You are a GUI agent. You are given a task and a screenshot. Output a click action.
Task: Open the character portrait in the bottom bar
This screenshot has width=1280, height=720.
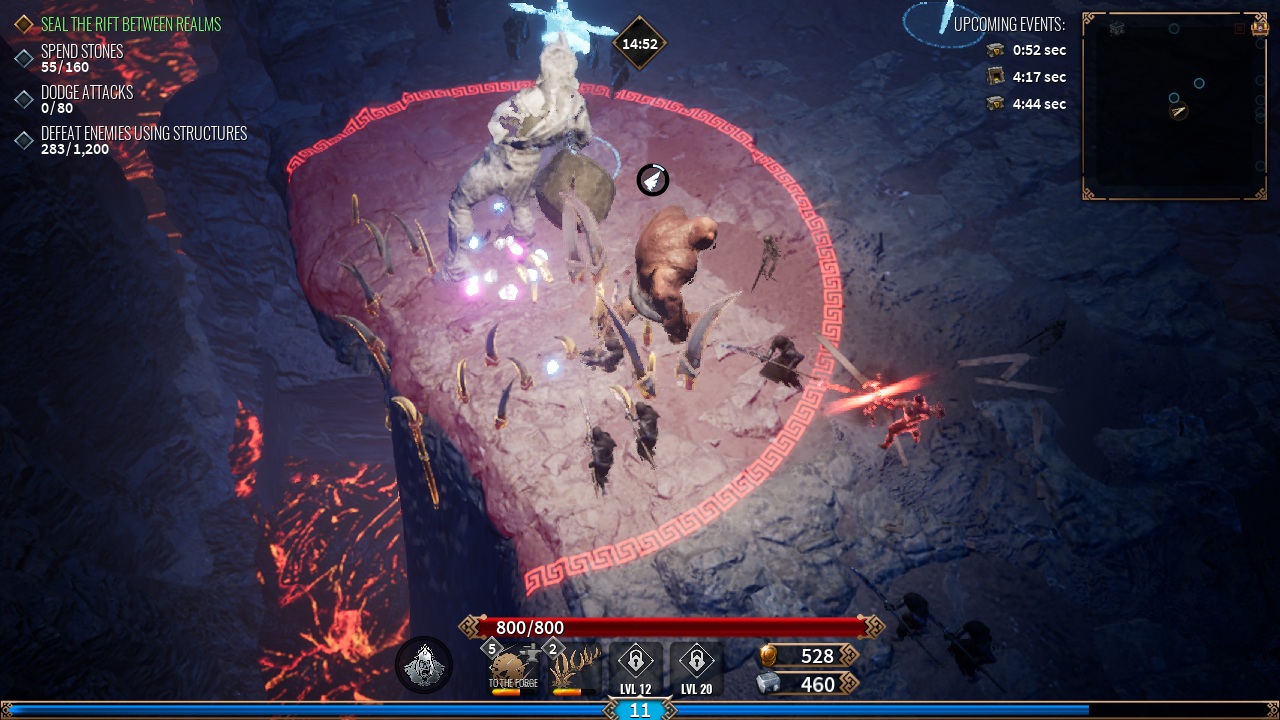point(422,664)
